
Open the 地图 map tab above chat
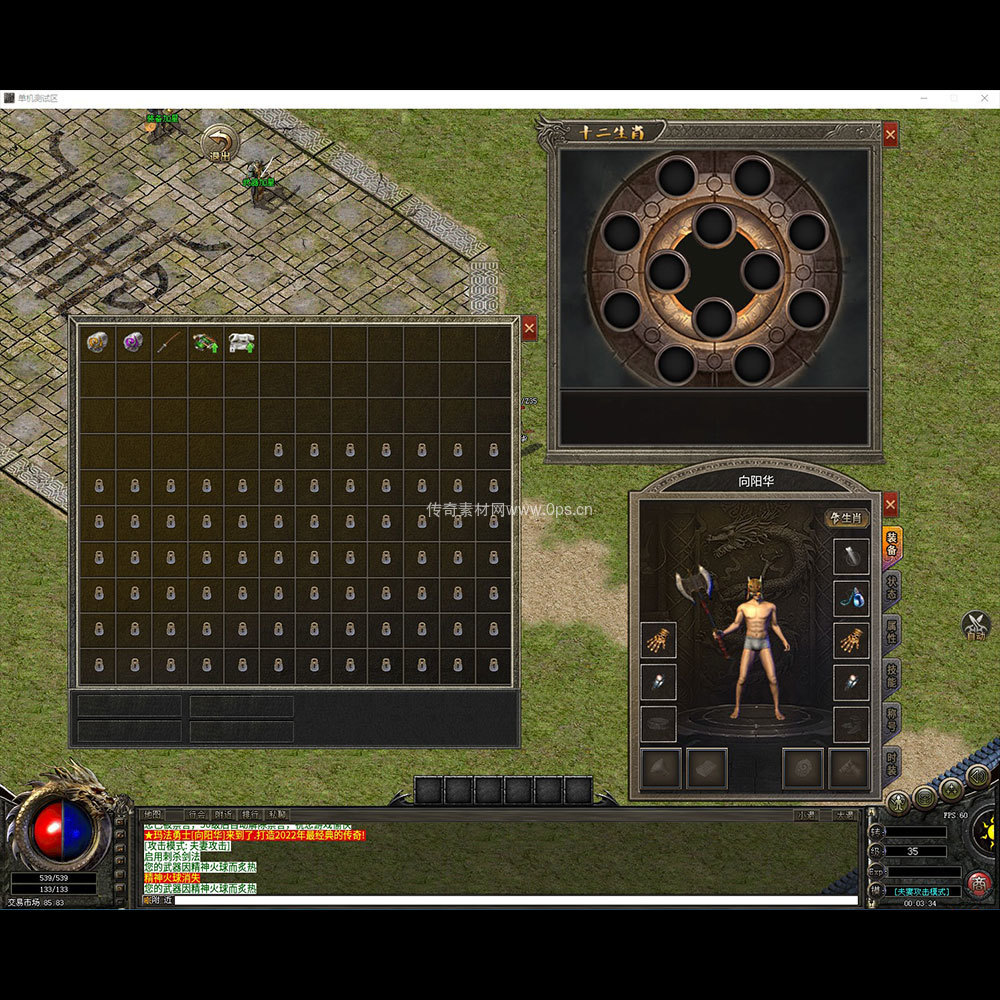pos(153,815)
